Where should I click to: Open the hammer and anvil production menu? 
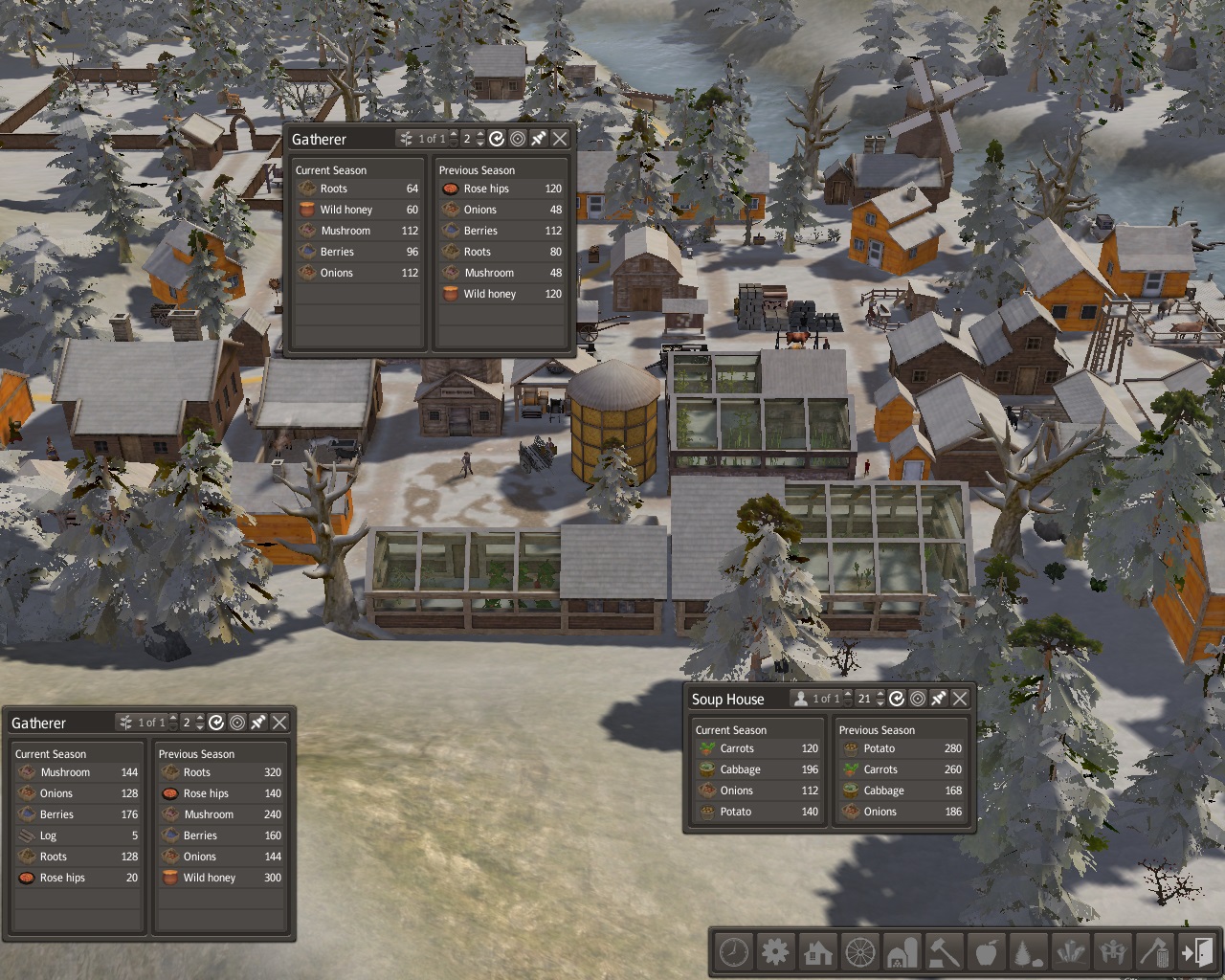[x=945, y=952]
